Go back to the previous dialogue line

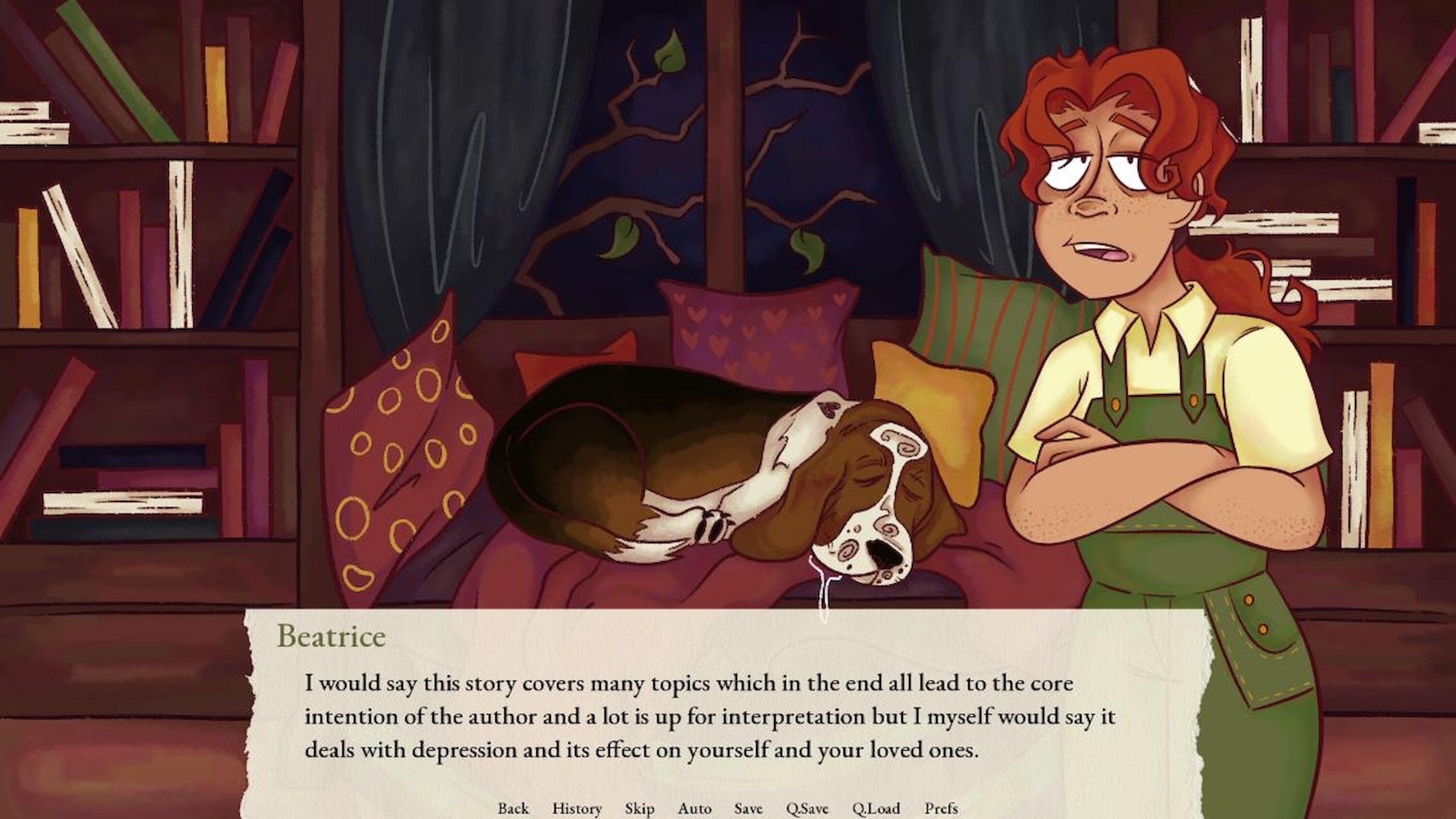tap(513, 808)
